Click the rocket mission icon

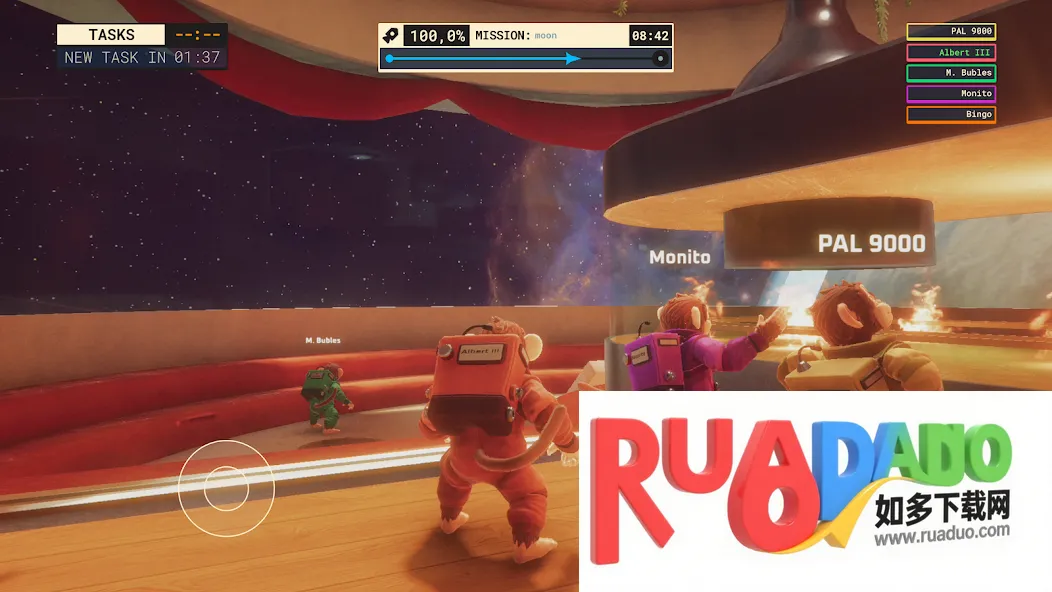pyautogui.click(x=391, y=35)
